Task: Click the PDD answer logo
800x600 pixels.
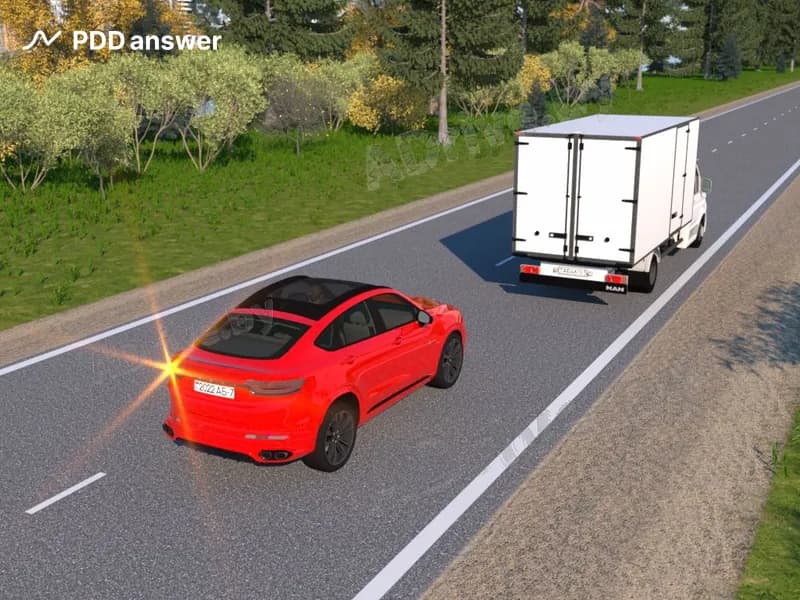Action: pyautogui.click(x=121, y=41)
